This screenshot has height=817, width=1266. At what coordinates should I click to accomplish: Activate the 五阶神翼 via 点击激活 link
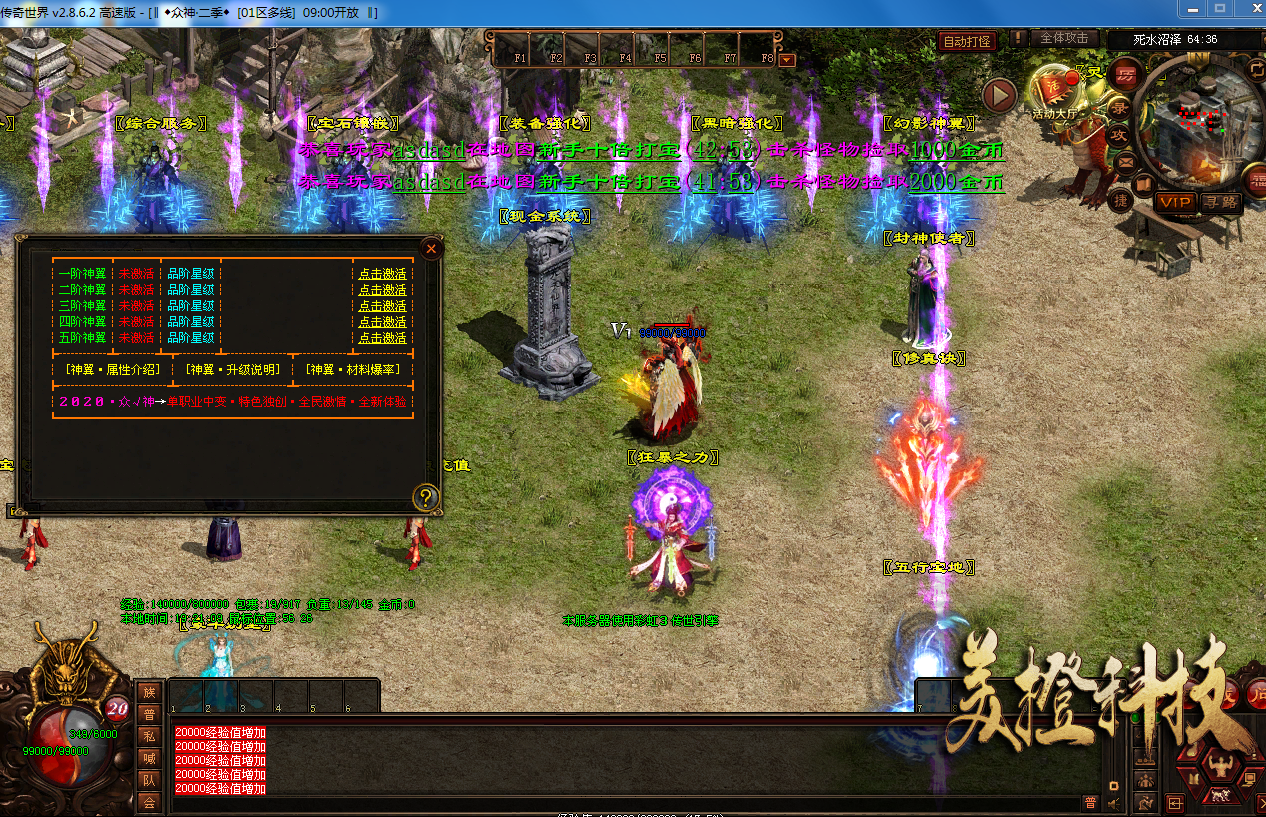click(x=382, y=338)
